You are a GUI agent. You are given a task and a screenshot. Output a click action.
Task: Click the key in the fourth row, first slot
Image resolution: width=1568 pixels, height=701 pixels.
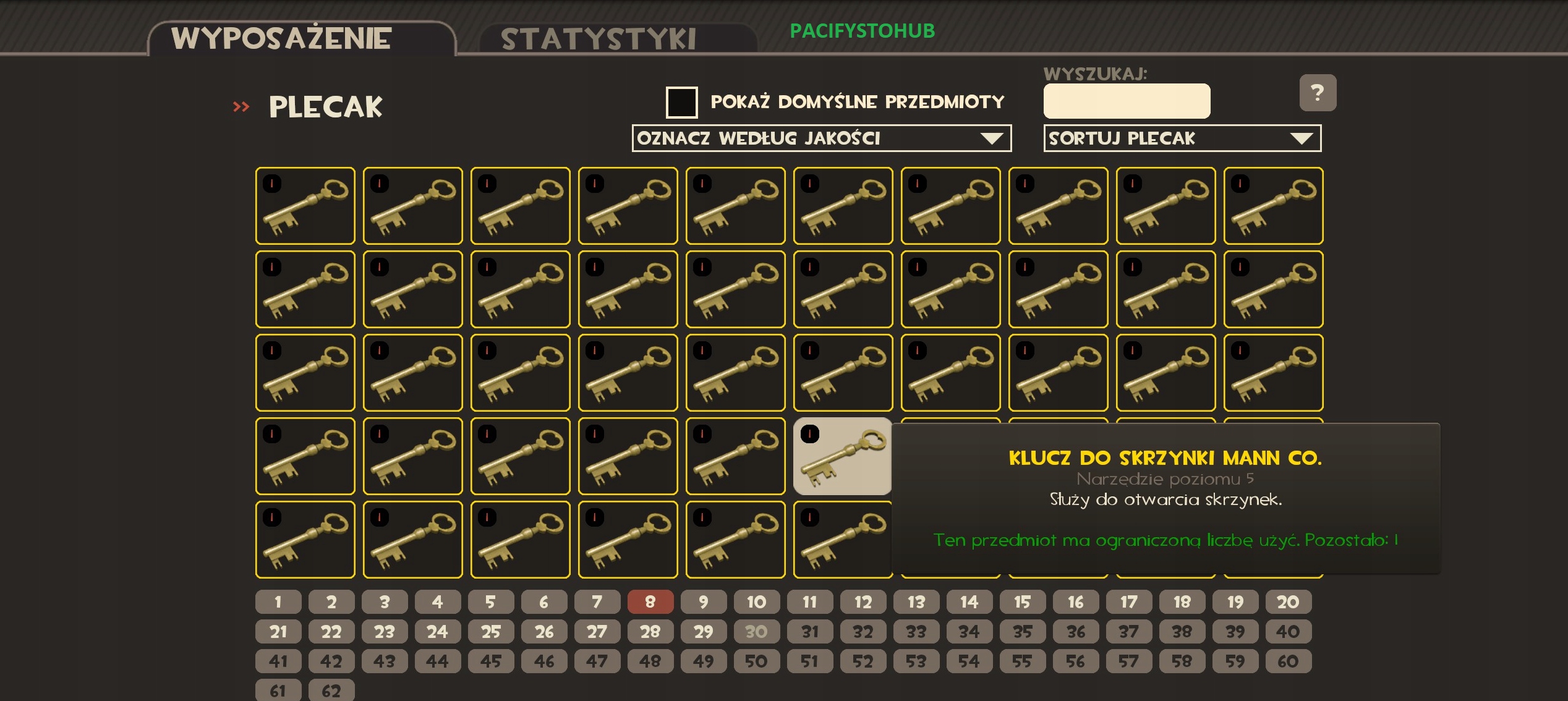click(305, 456)
